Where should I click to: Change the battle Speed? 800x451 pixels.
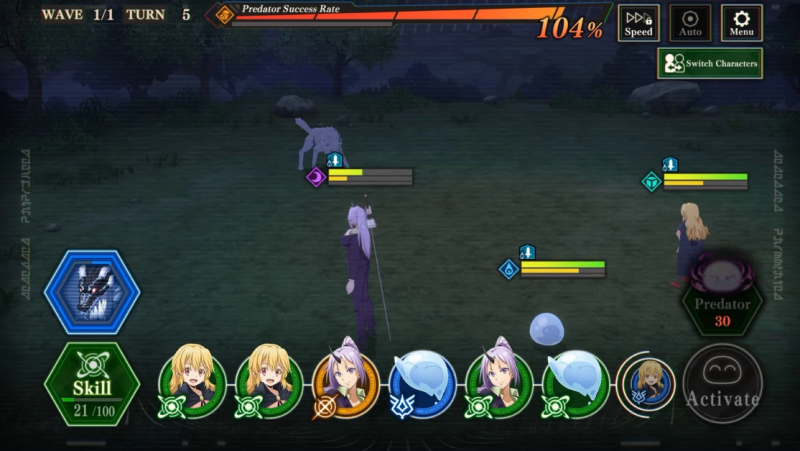point(638,23)
